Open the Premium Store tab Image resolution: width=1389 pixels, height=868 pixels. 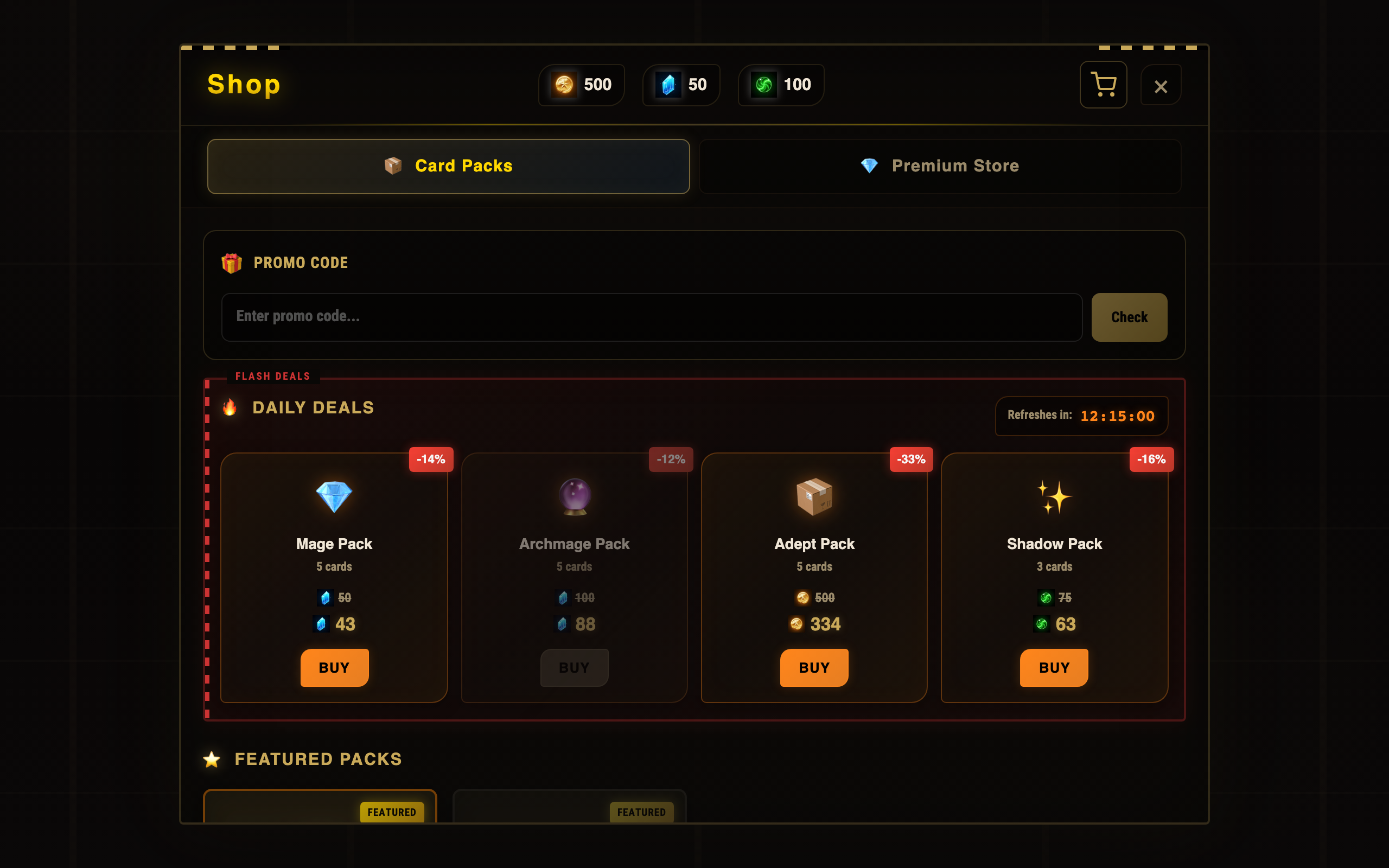pos(940,166)
